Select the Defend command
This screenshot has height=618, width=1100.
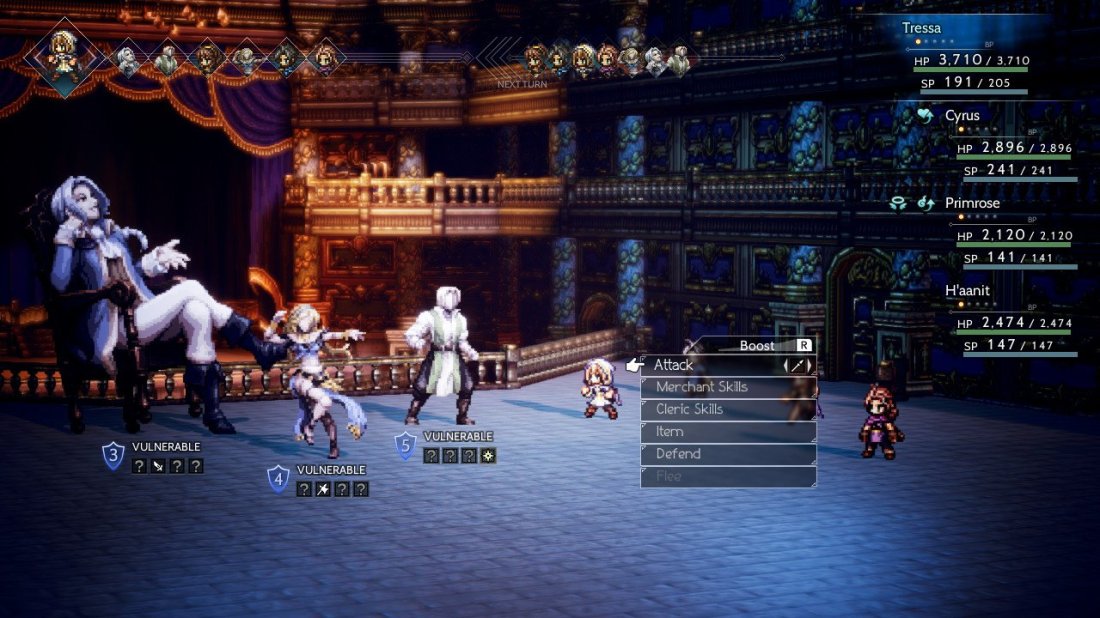tap(728, 454)
